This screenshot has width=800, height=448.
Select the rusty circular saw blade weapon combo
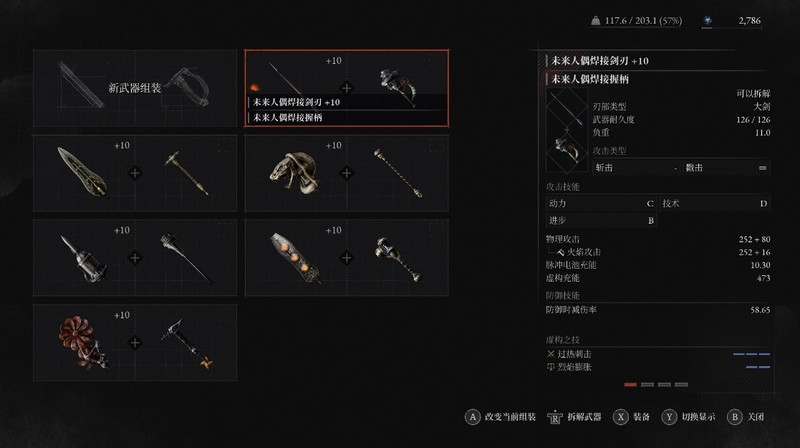(x=135, y=341)
